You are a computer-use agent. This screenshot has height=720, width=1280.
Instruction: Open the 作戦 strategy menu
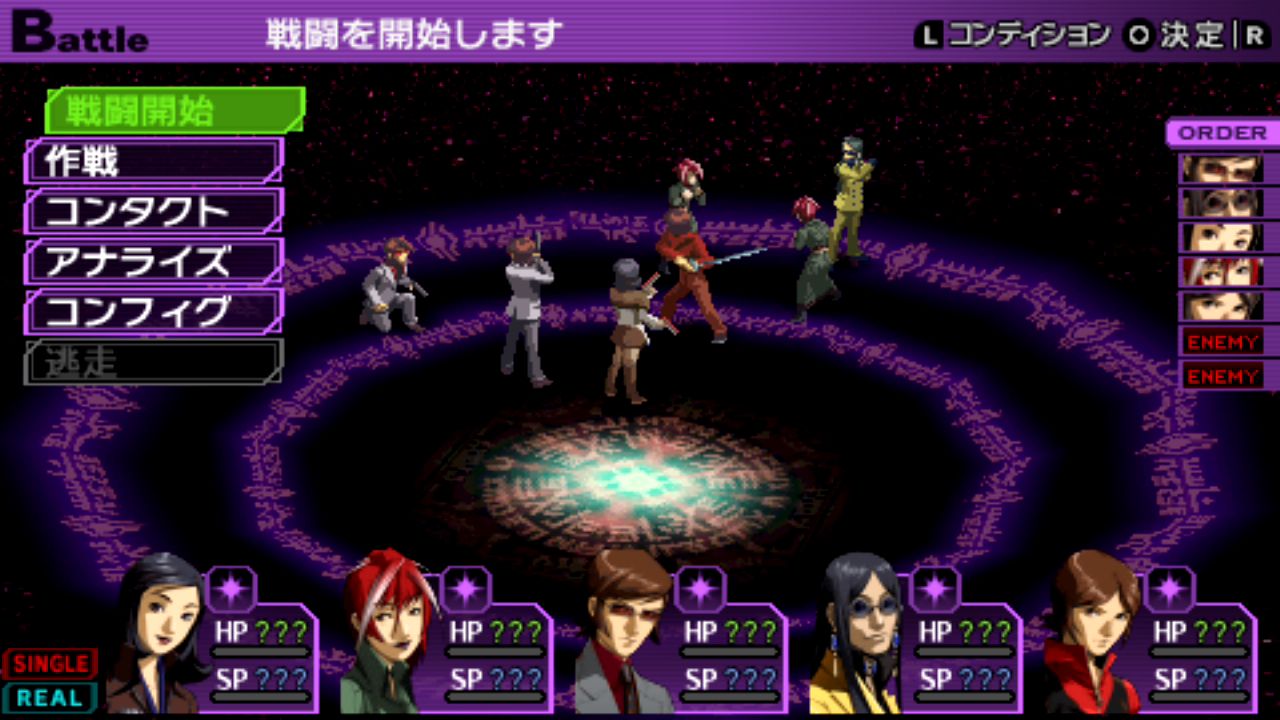click(x=154, y=161)
